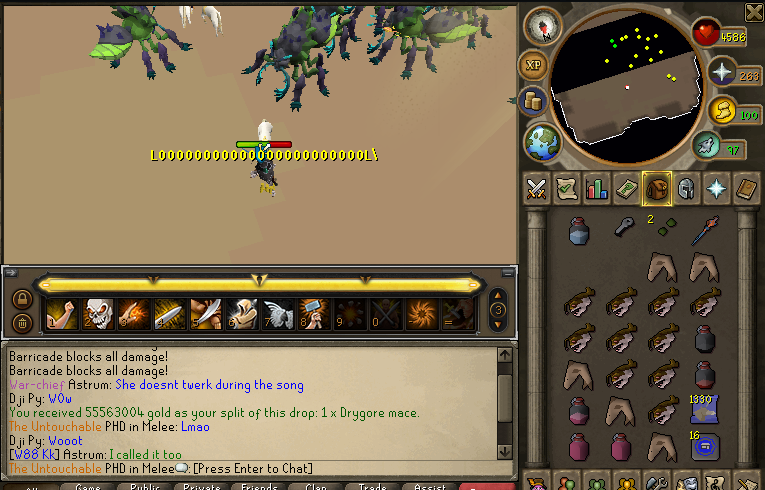765x490 pixels.
Task: Show the backpack inventory tab
Action: tap(656, 188)
